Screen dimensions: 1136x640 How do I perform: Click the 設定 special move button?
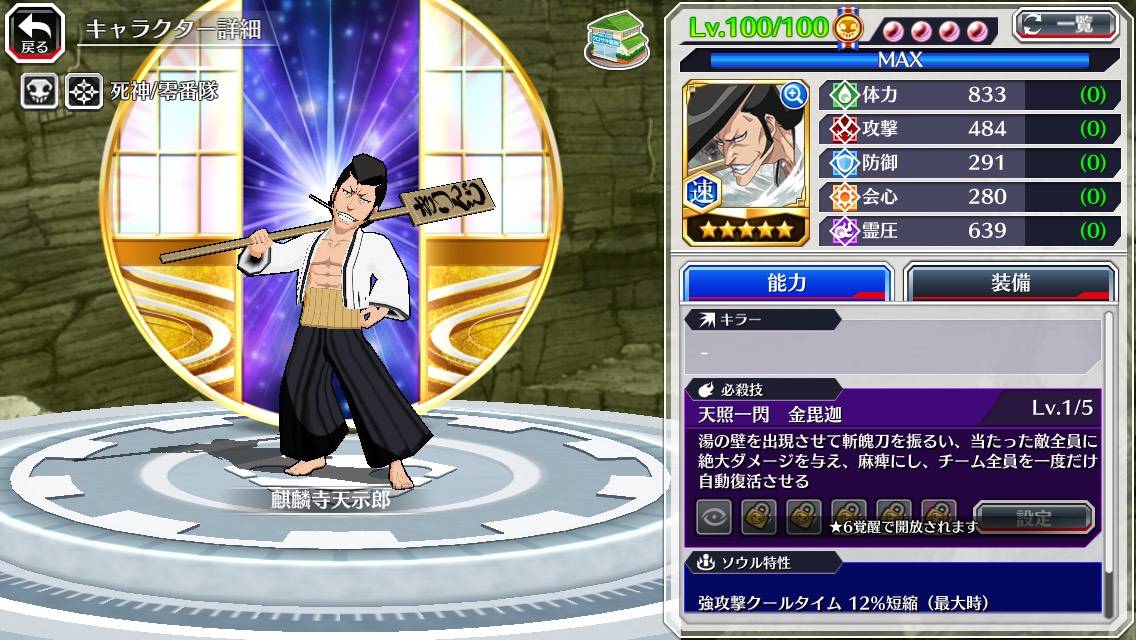[1034, 518]
